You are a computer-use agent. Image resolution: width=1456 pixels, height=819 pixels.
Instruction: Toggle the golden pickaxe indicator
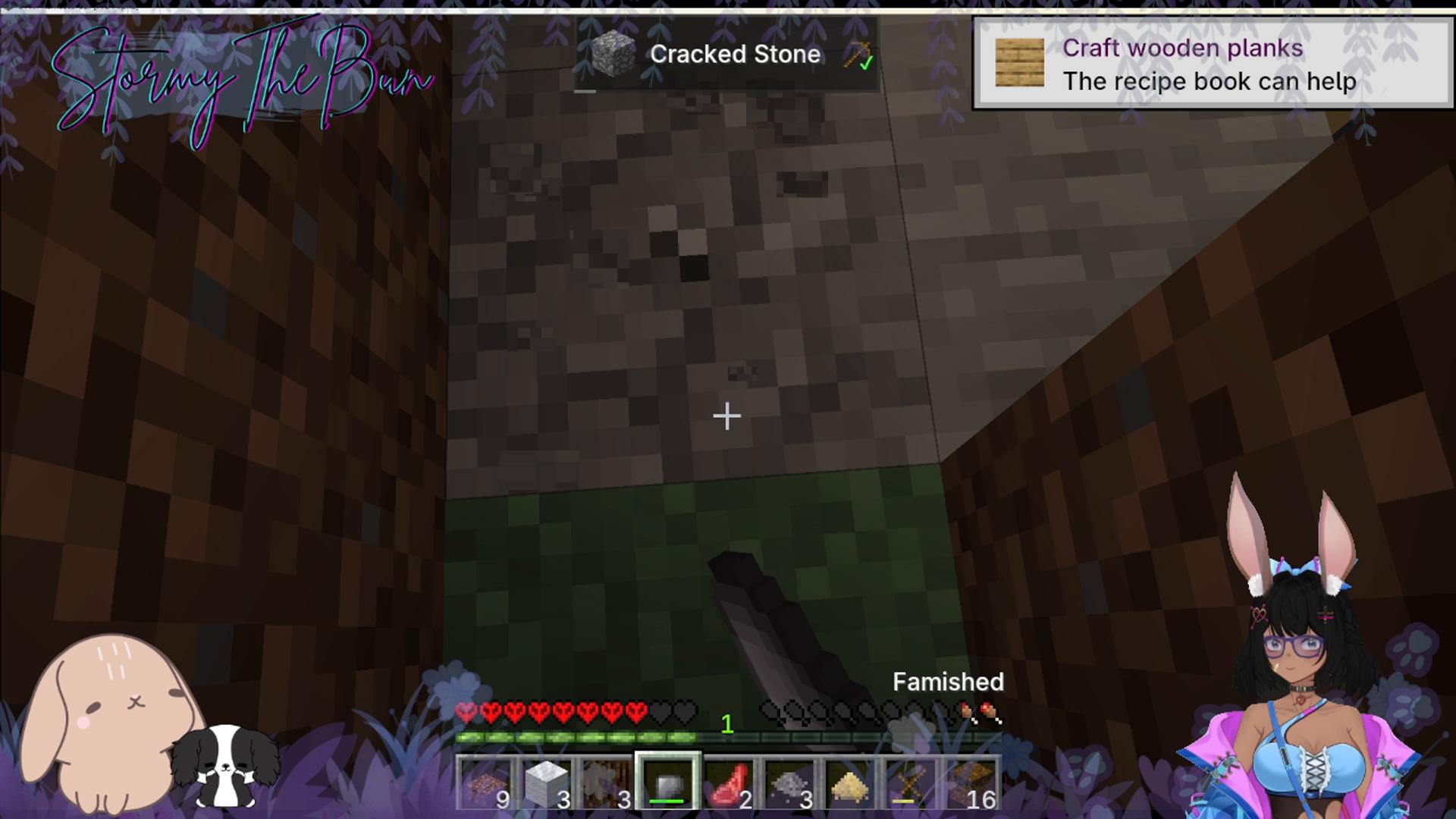coord(855,55)
